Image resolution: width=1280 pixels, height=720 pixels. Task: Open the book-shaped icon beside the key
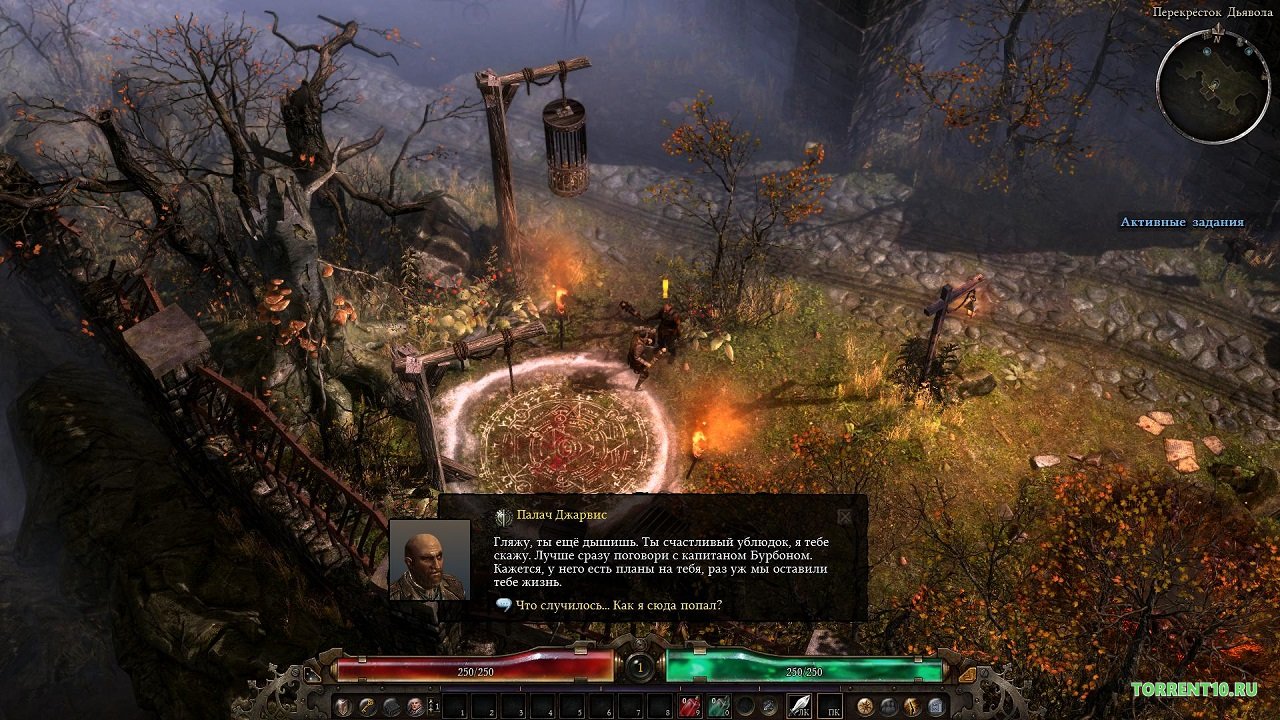(x=391, y=707)
